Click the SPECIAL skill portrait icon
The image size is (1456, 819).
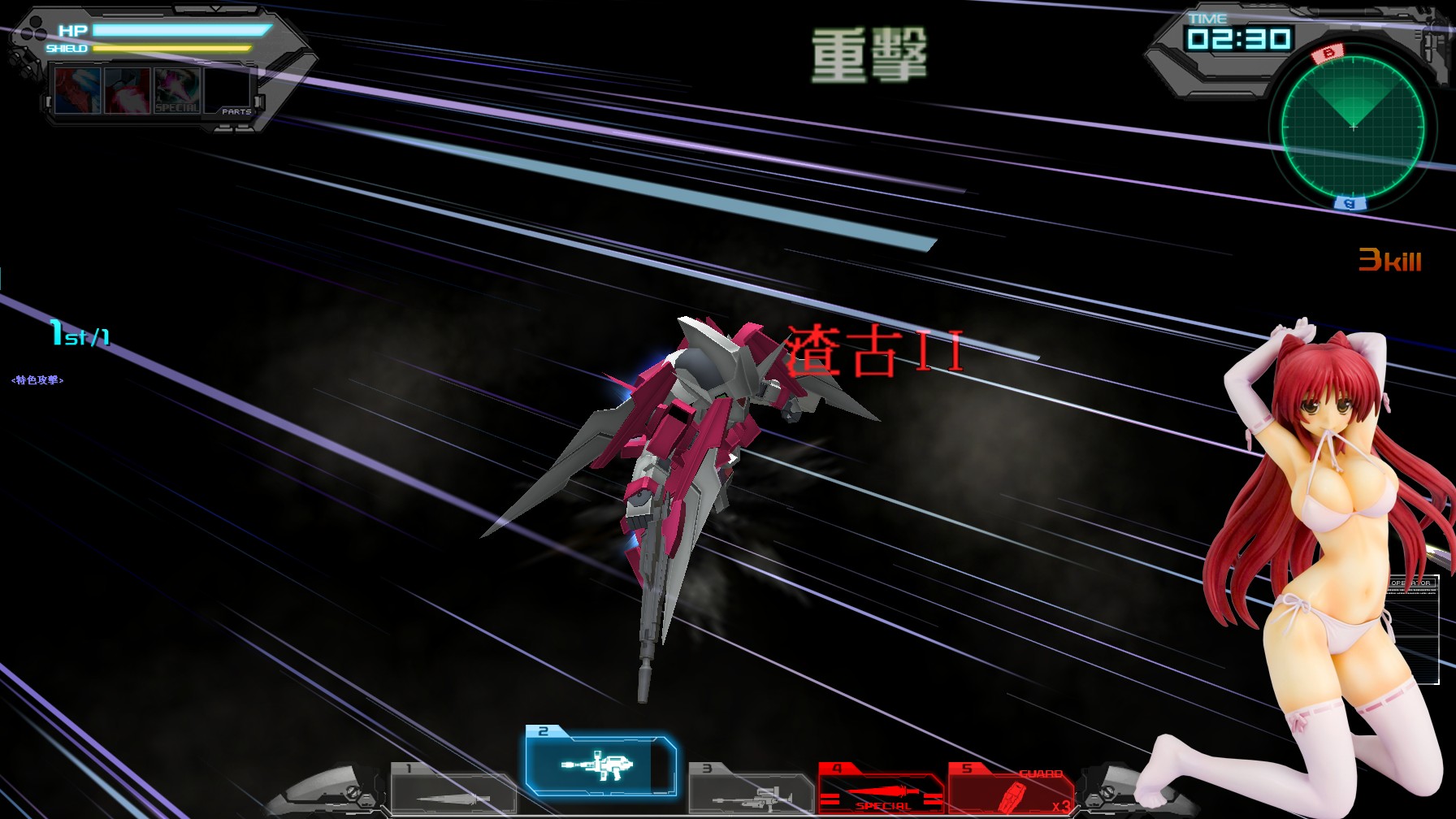[x=177, y=89]
